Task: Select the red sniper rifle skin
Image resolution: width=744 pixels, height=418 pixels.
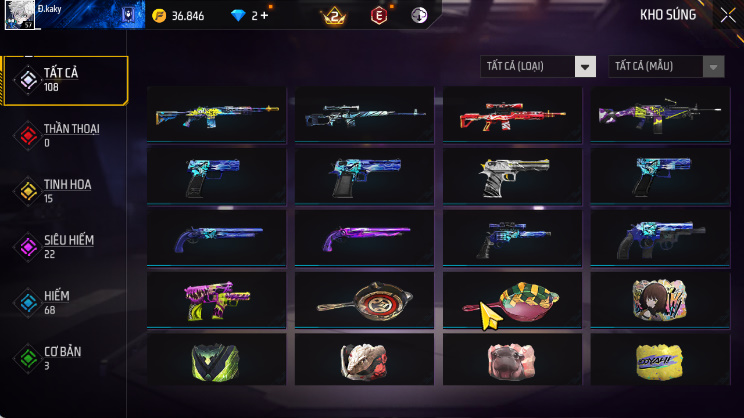Action: coord(512,115)
